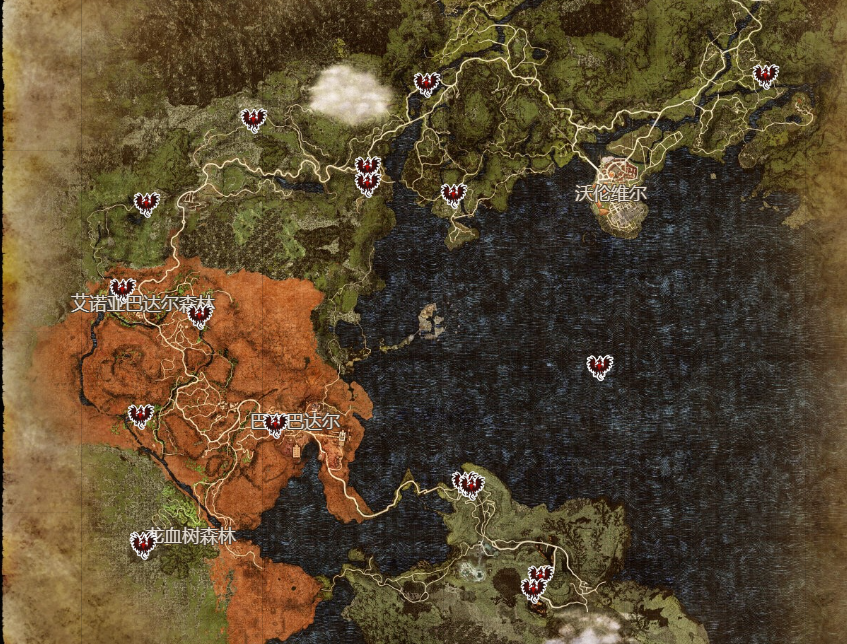Select the harpy marker above the 艾诺亚巴达尔森林 label
This screenshot has width=847, height=644.
click(122, 289)
